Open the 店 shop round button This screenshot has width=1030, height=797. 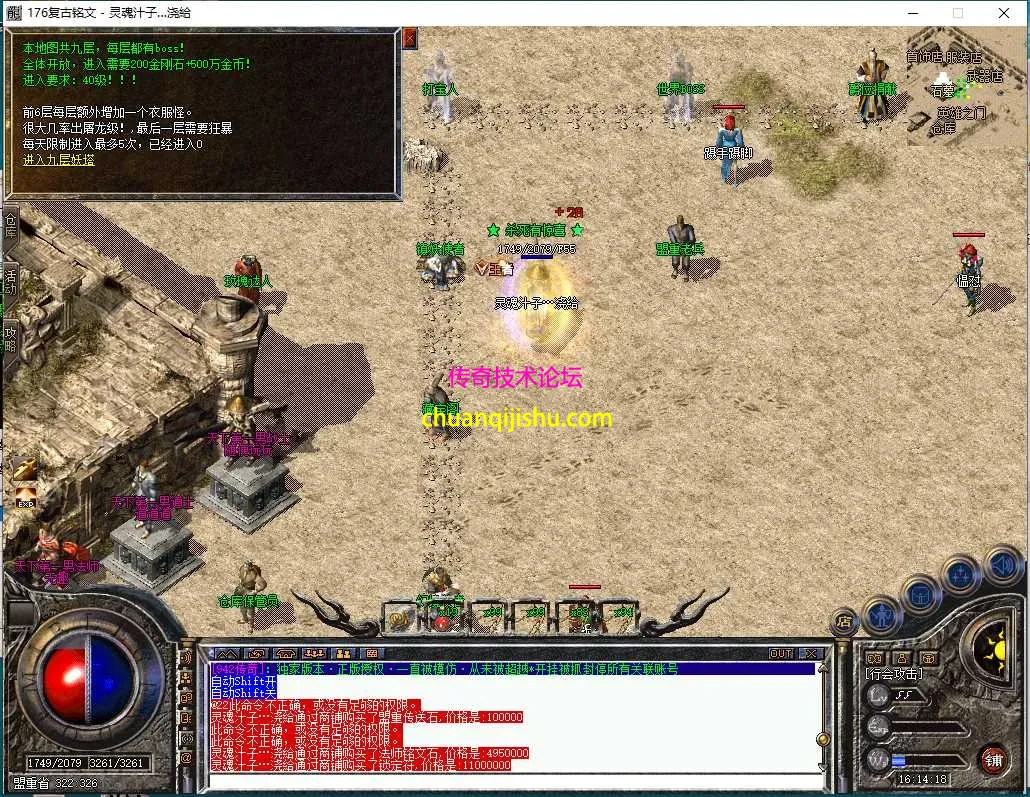[x=845, y=621]
